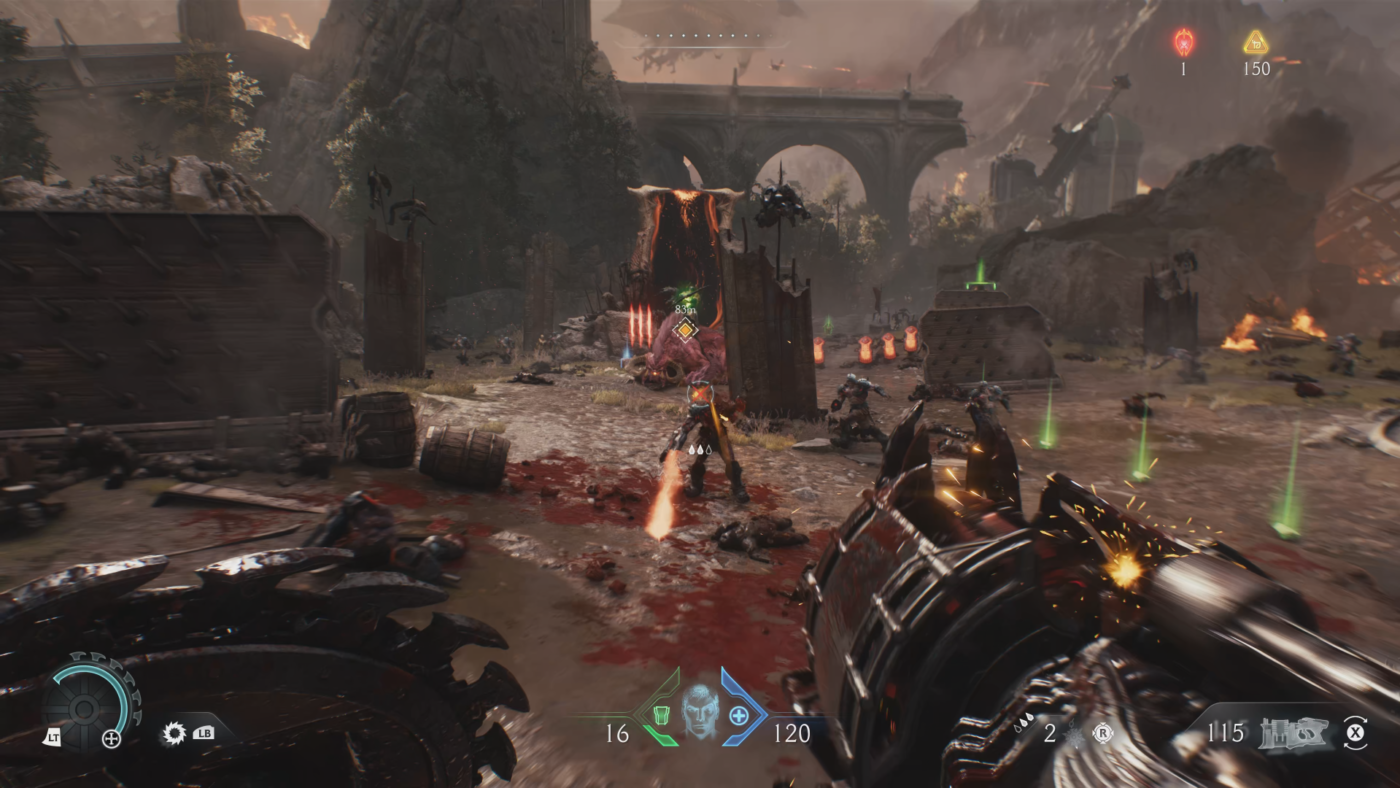The width and height of the screenshot is (1400, 788).
Task: Click the red life sigil icon
Action: pyautogui.click(x=1184, y=42)
